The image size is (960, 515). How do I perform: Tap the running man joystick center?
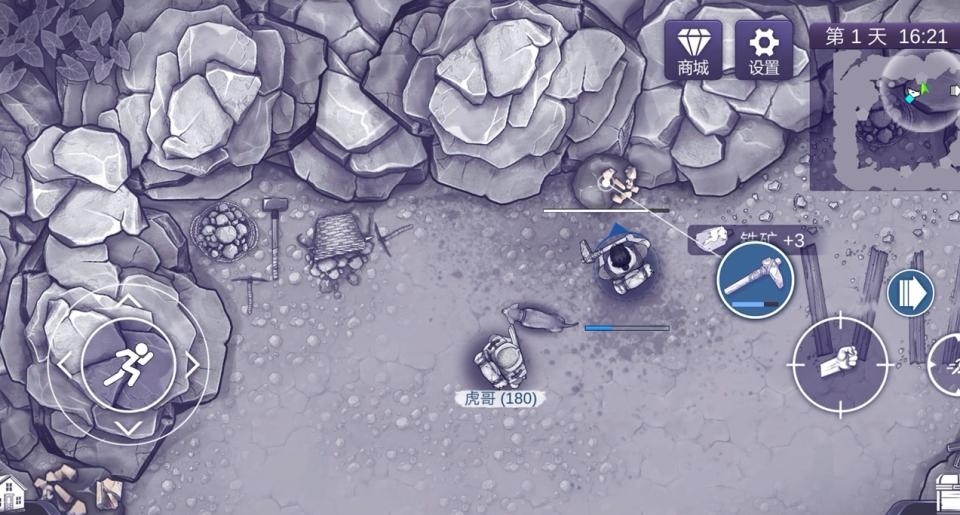tap(129, 365)
